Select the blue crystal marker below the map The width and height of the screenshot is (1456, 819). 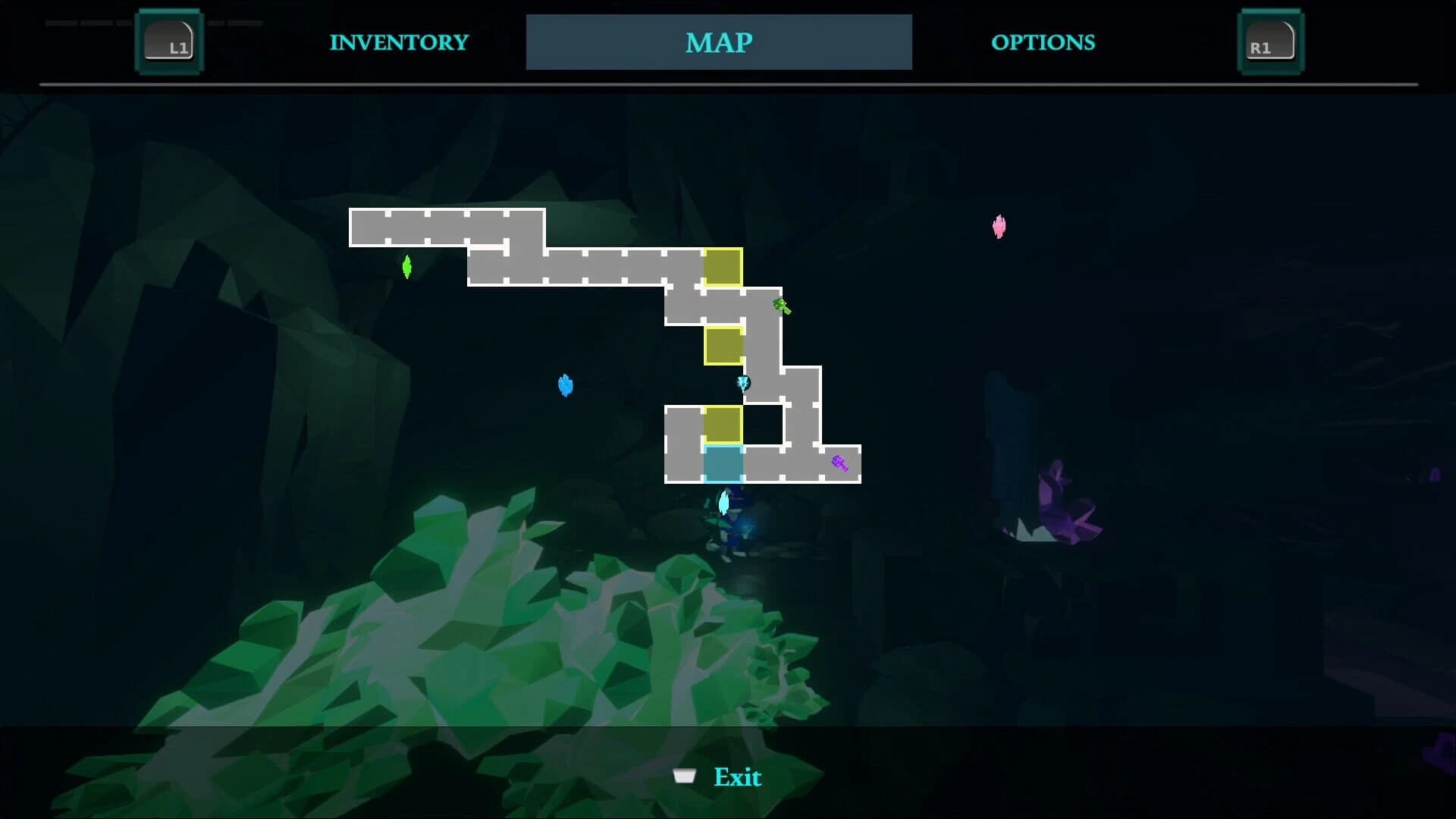tap(566, 385)
